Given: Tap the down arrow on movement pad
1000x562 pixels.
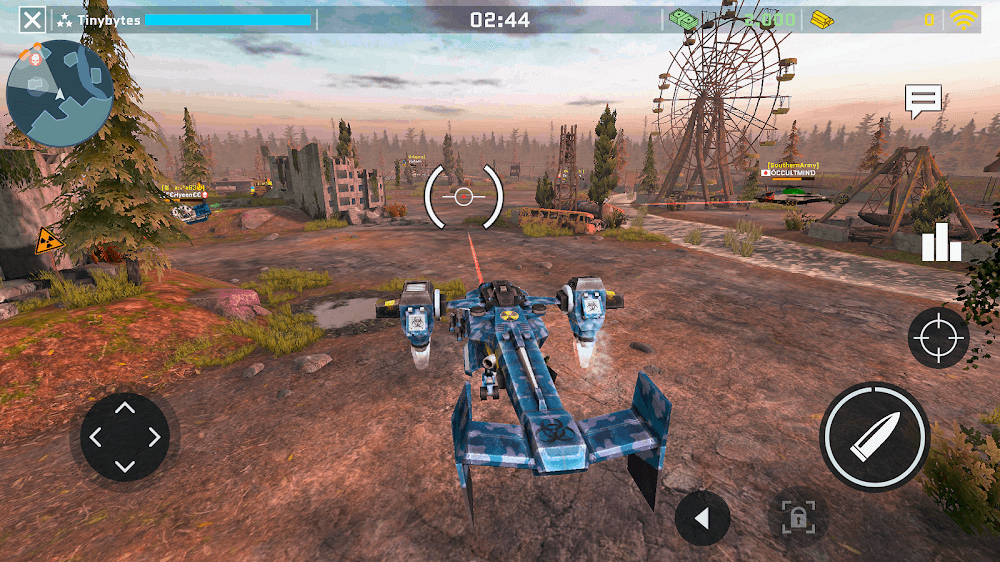Looking at the screenshot, I should pos(125,466).
